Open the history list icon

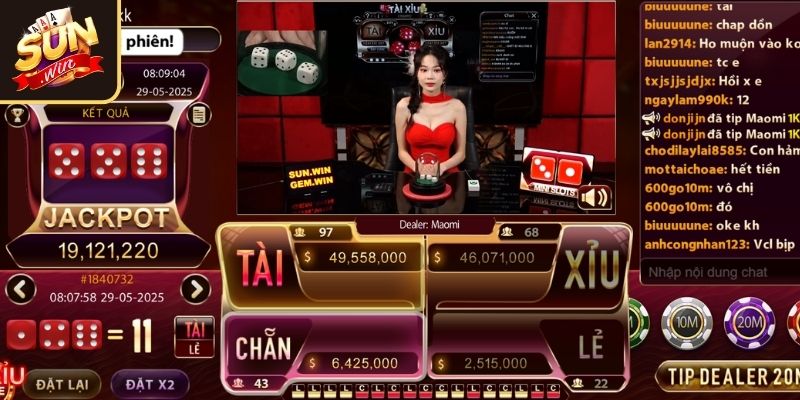coord(200,115)
